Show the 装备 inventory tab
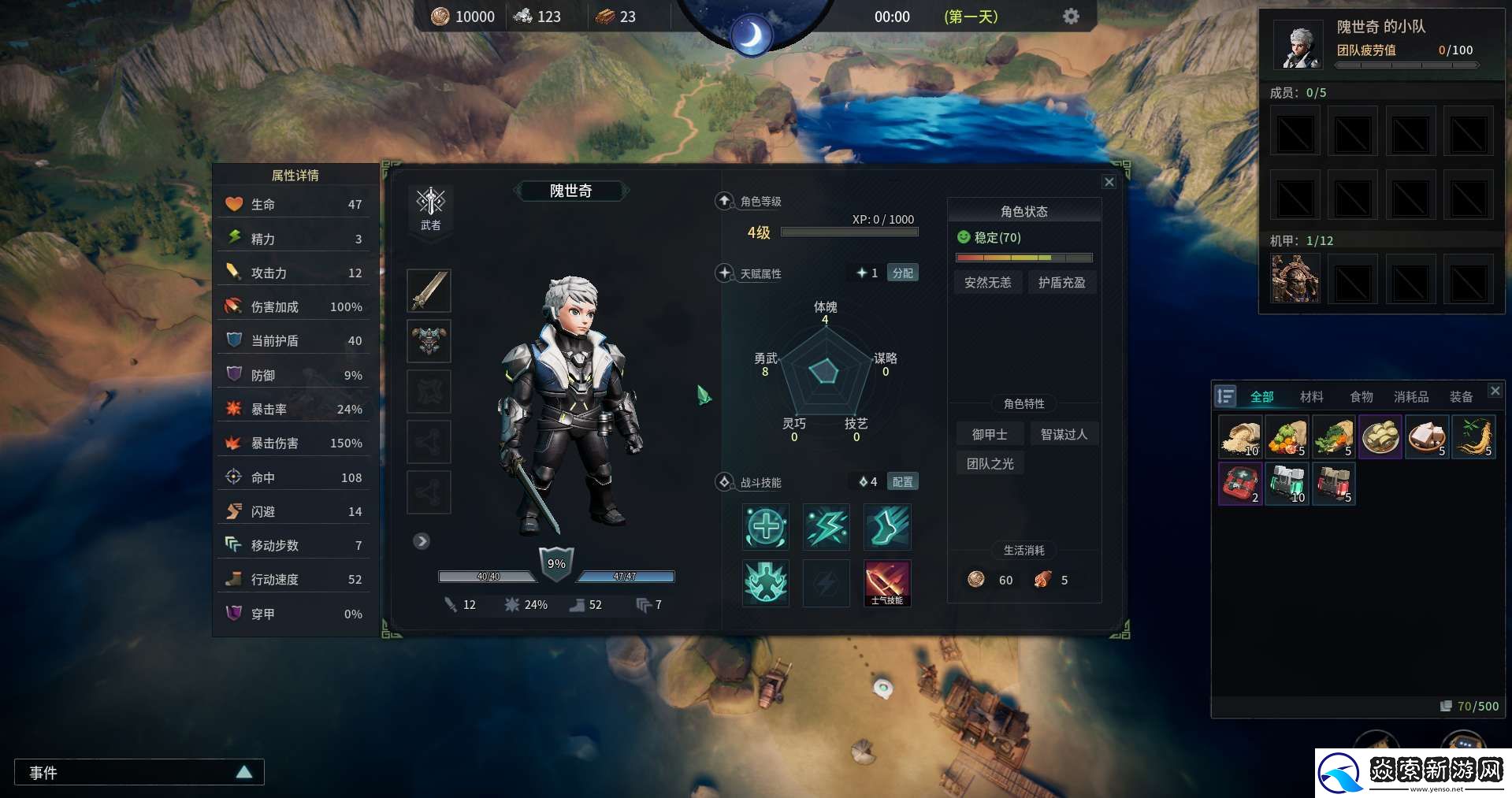Image resolution: width=1512 pixels, height=798 pixels. [x=1460, y=396]
